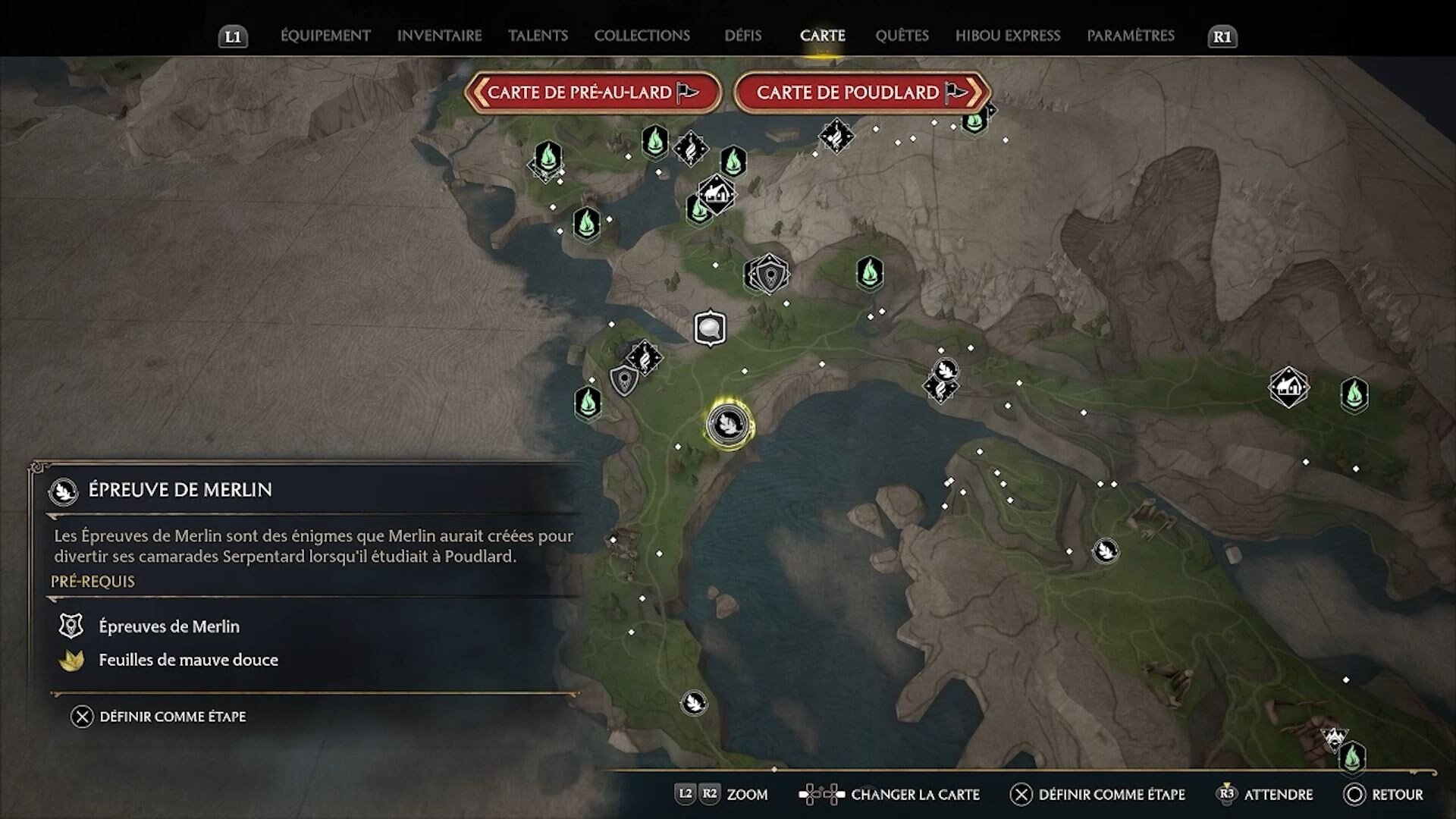
Task: Show the Quêtes tab
Action: [902, 36]
